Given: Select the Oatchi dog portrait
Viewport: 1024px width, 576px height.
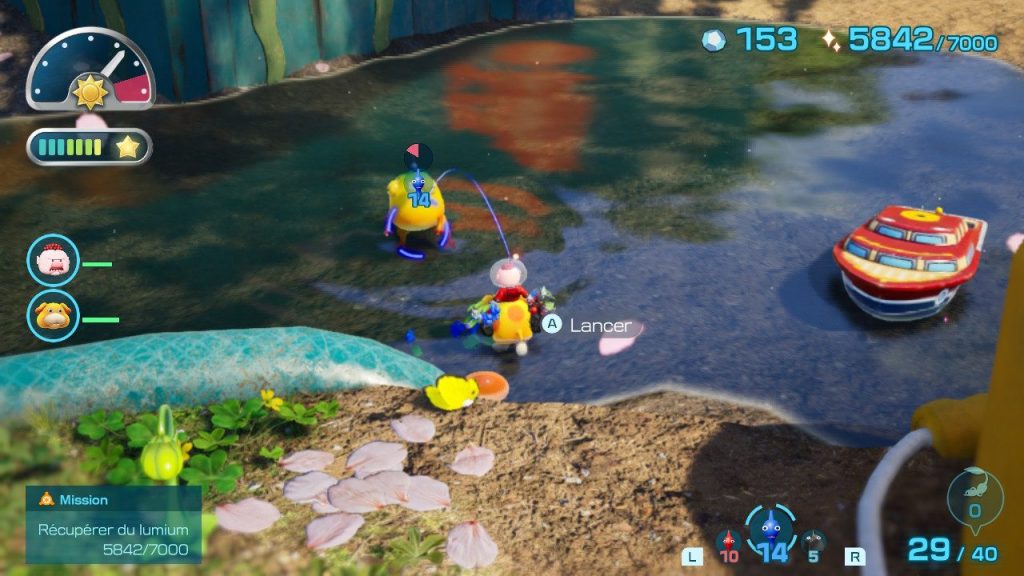Looking at the screenshot, I should coord(52,316).
